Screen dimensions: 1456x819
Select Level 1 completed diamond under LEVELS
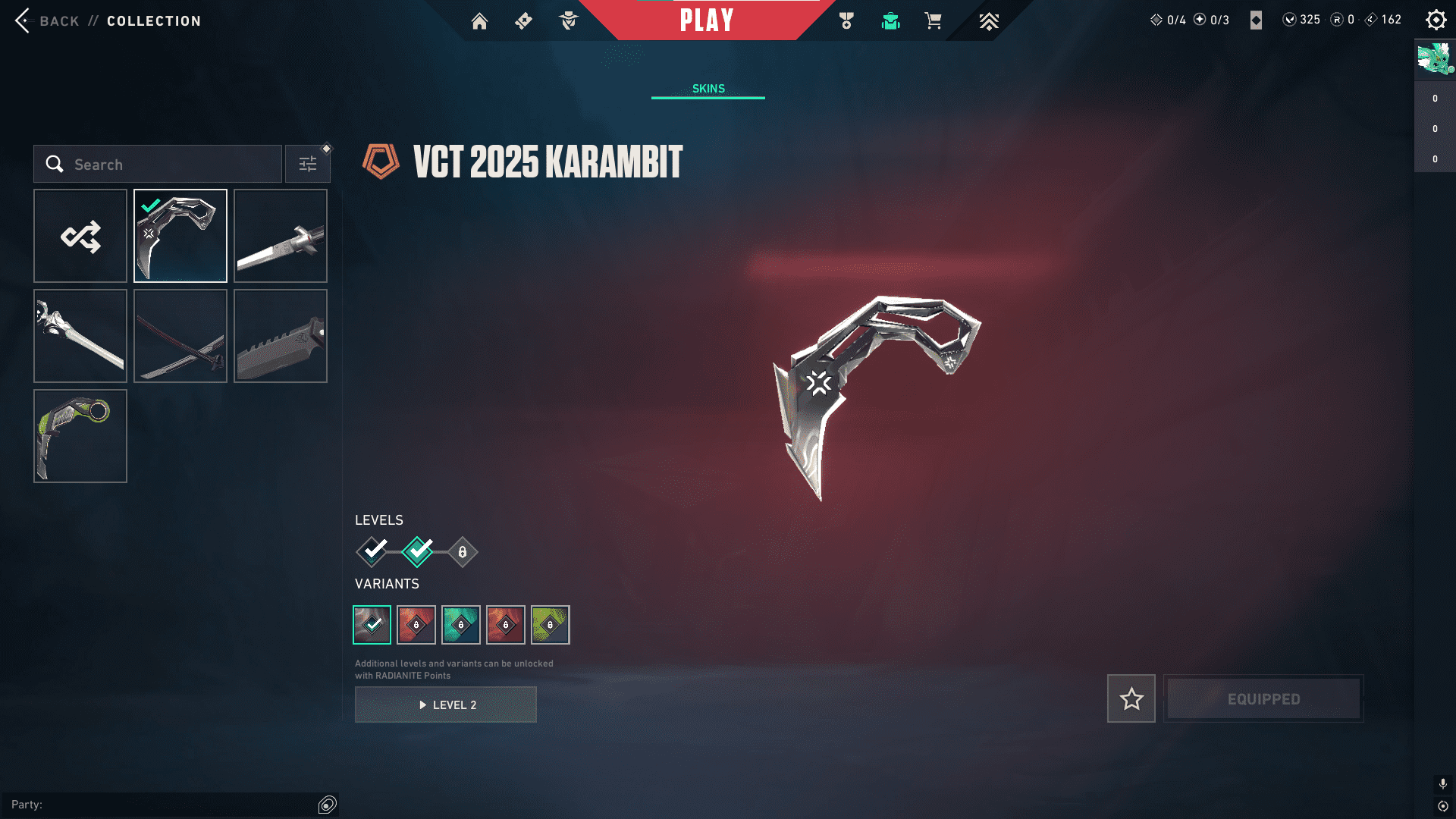pos(371,552)
